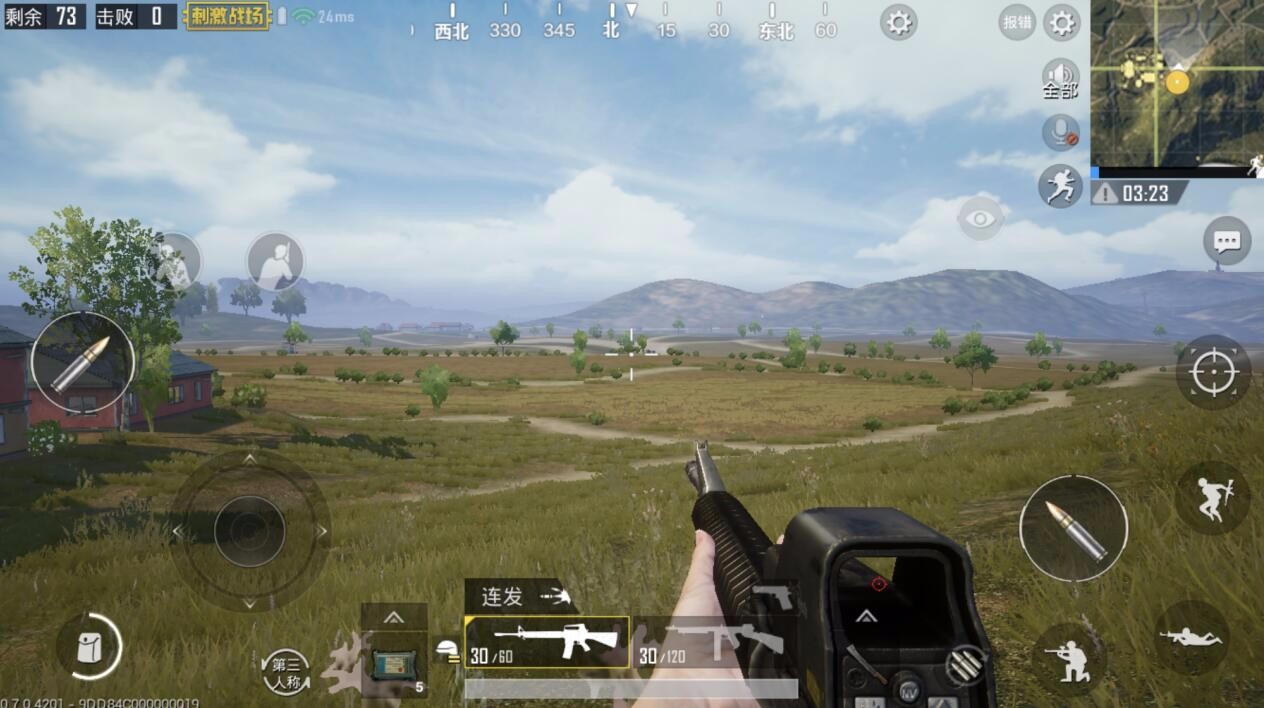Tap the 报错 report button

pyautogui.click(x=1017, y=22)
